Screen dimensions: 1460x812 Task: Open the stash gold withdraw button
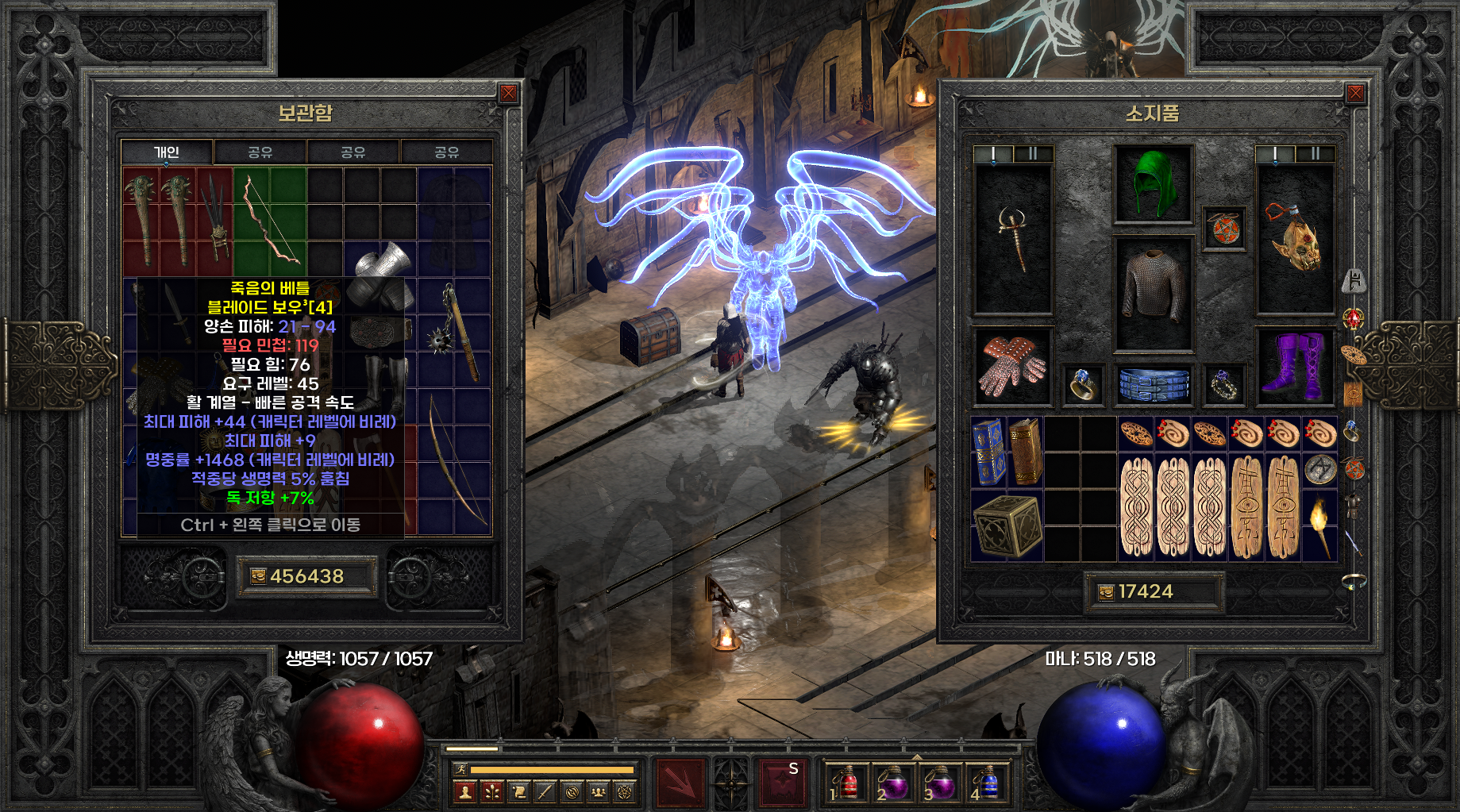click(258, 576)
